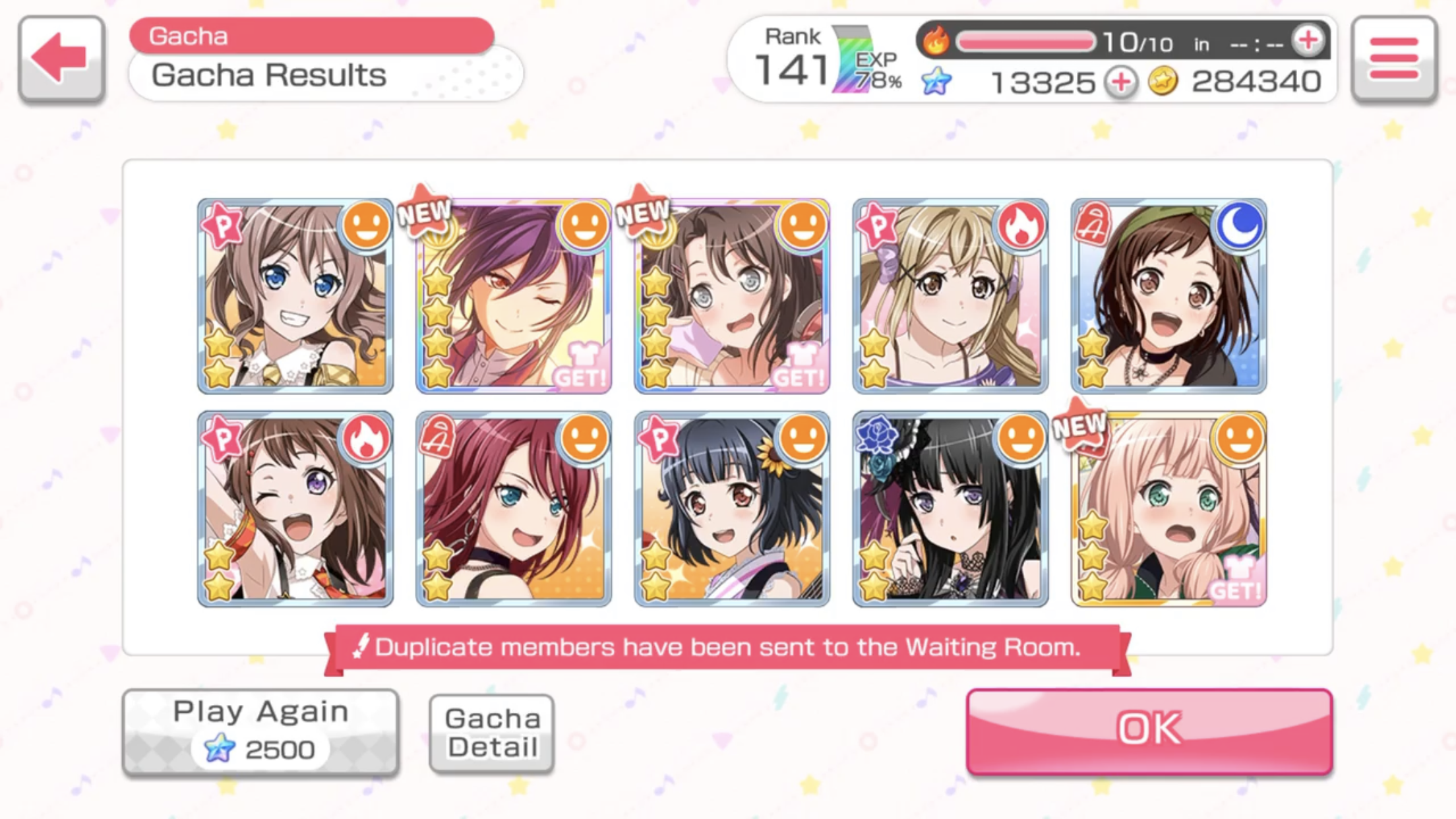Select the card with sunflower hairpin
The height and width of the screenshot is (819, 1456).
pyautogui.click(x=732, y=508)
